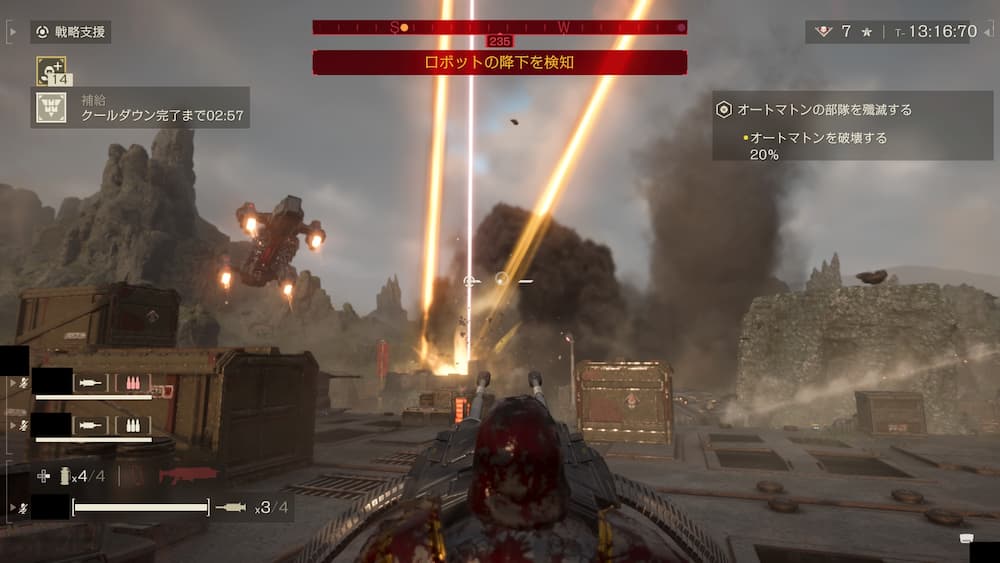Click the stim syringe icon beside x3/4
This screenshot has width=1000, height=563.
[231, 508]
